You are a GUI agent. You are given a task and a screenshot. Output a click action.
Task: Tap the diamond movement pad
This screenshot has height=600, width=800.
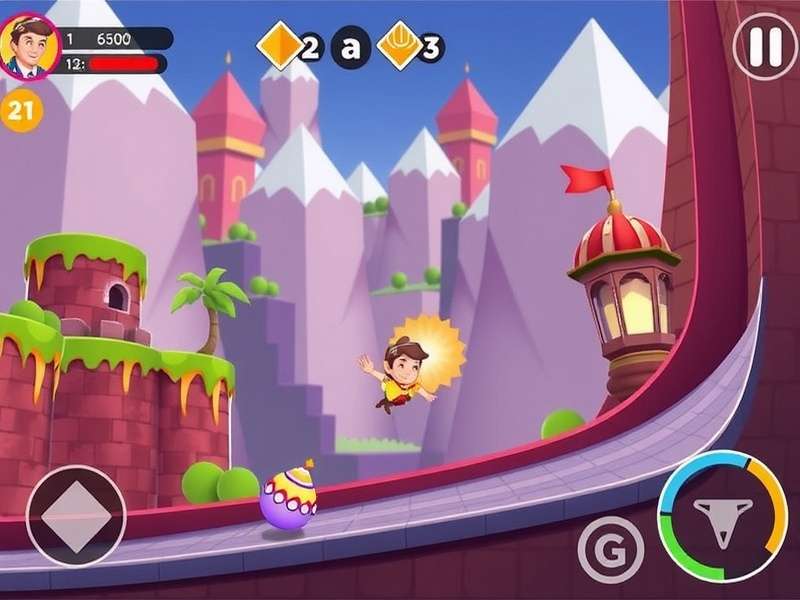(x=76, y=516)
